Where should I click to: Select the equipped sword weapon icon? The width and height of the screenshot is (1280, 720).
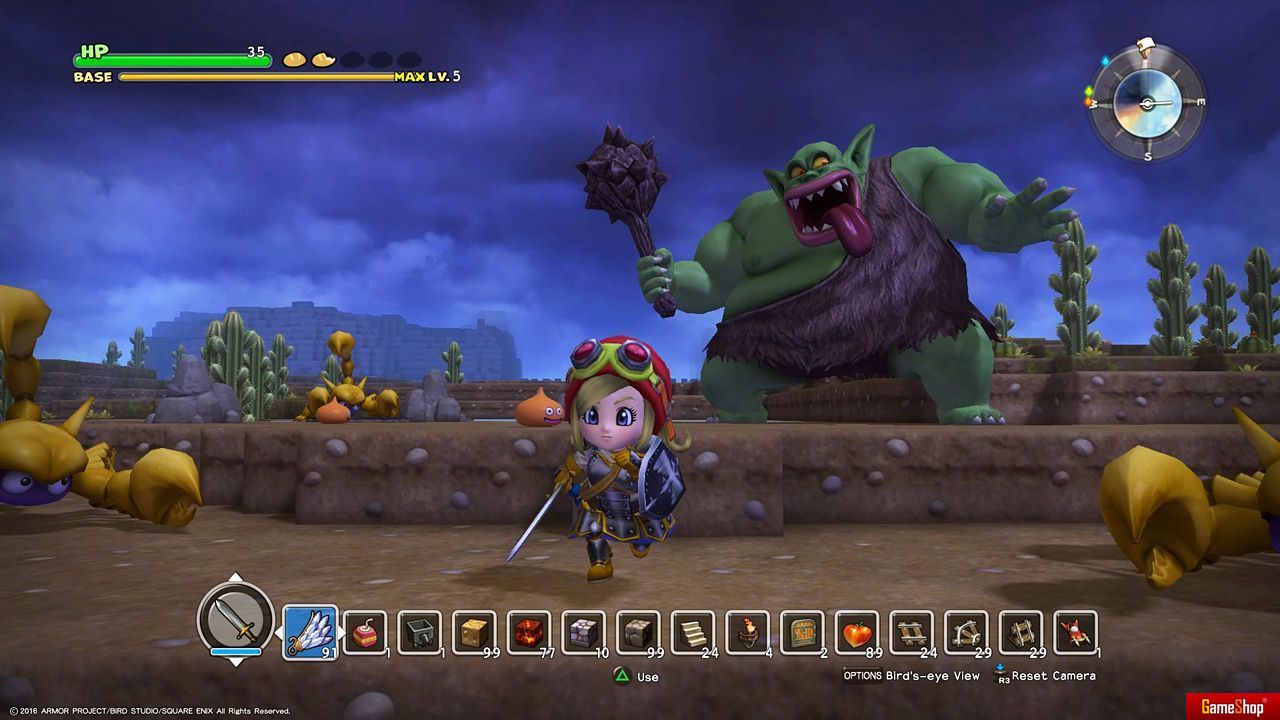pos(236,618)
